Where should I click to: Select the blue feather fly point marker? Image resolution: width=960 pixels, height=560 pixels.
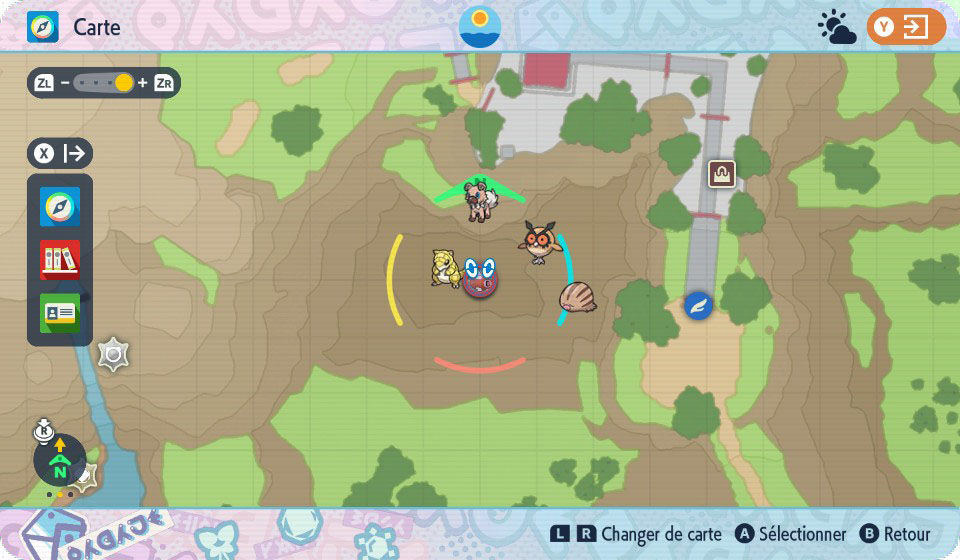point(698,305)
